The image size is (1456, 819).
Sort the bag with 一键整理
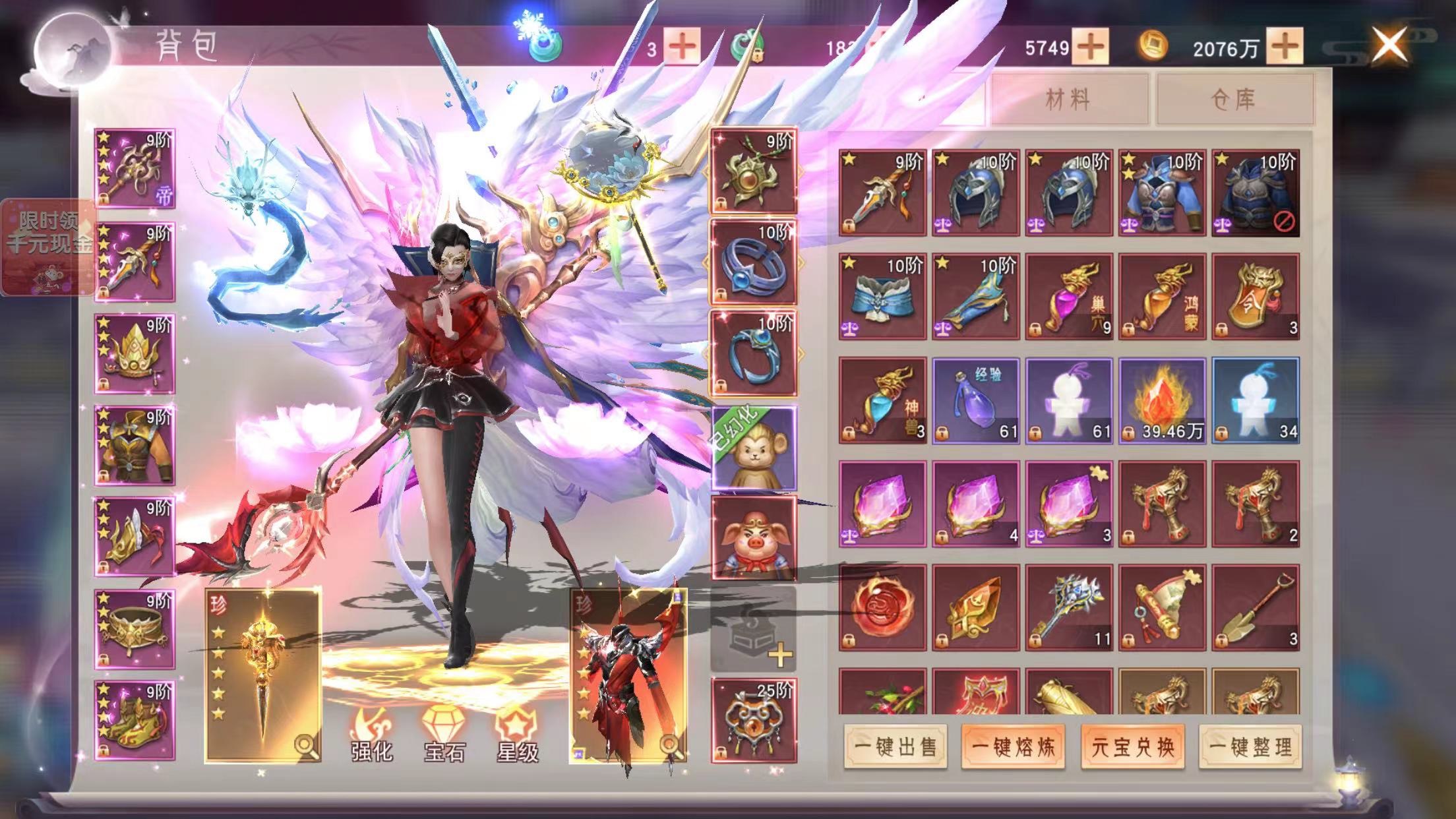click(1250, 746)
